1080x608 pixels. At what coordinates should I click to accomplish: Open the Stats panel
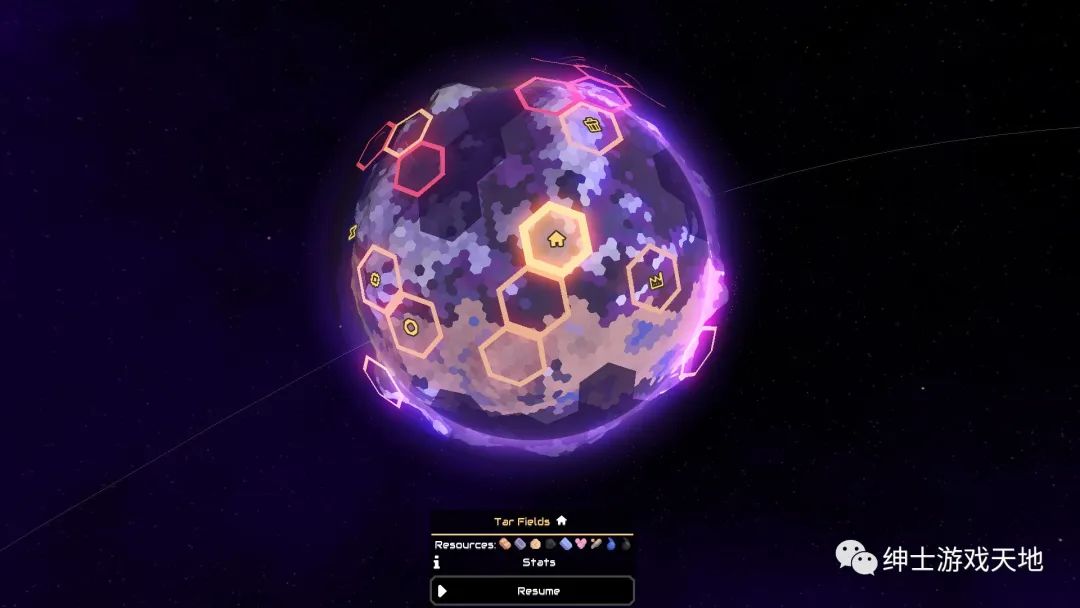point(538,563)
